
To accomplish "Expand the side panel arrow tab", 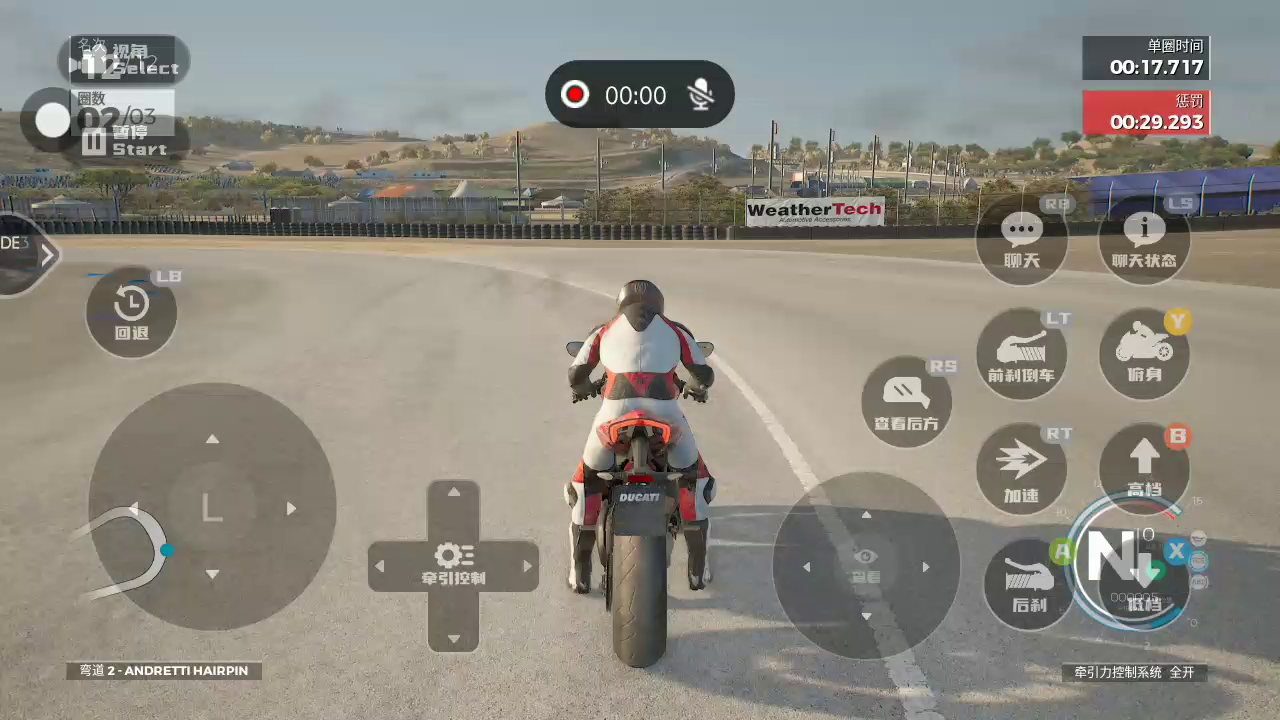I will [x=46, y=255].
